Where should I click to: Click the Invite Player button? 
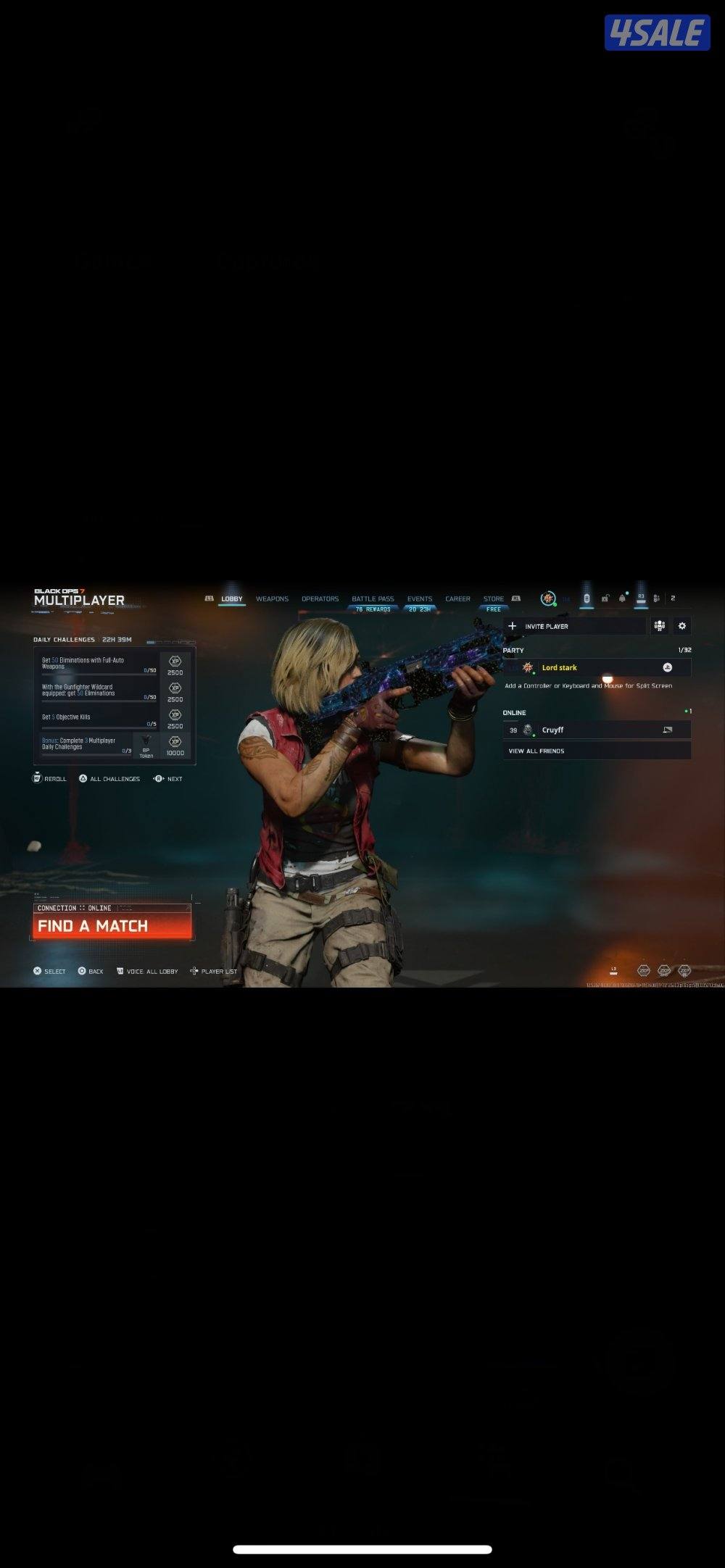[574, 626]
